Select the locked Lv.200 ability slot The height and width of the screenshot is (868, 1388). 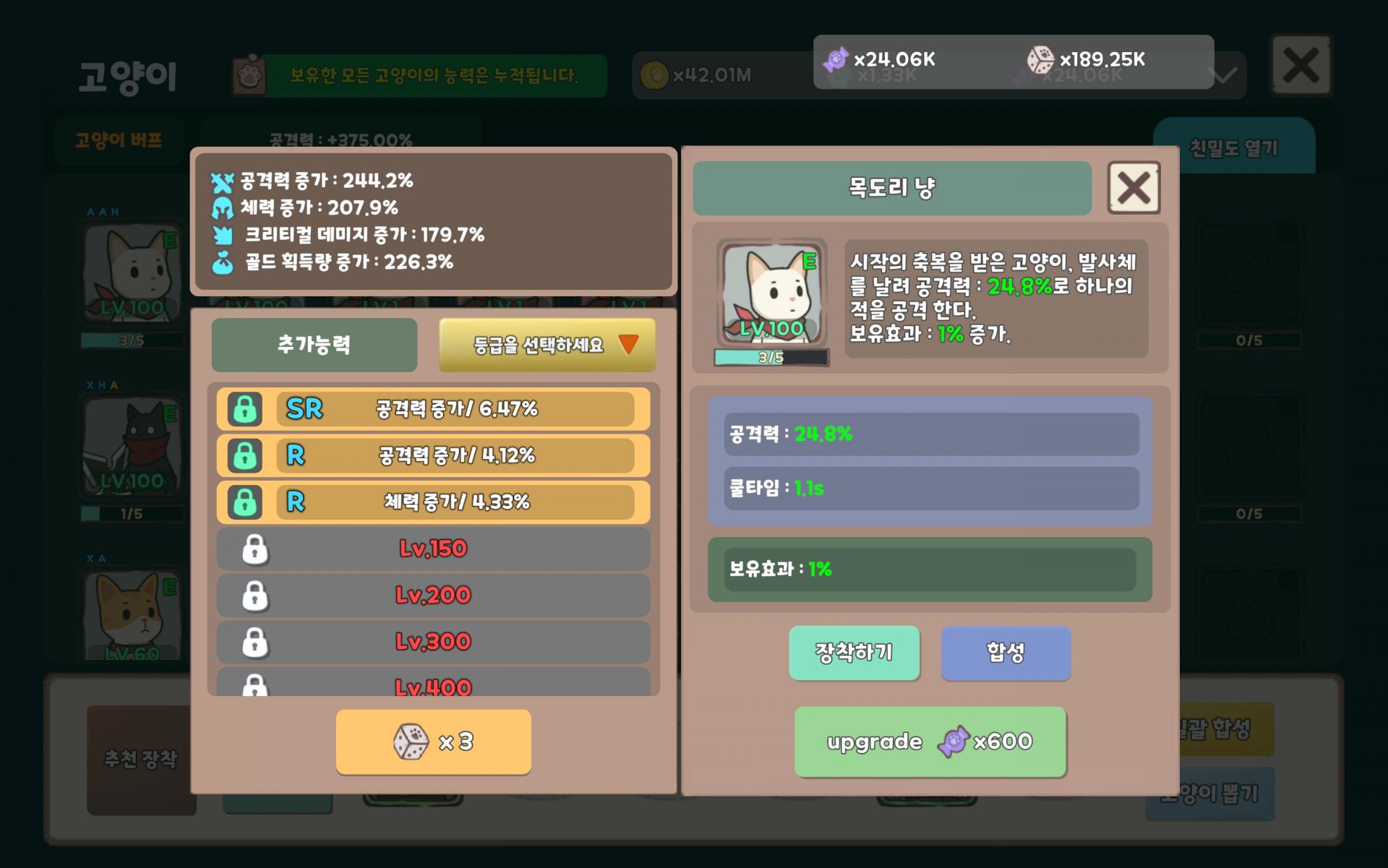(433, 596)
